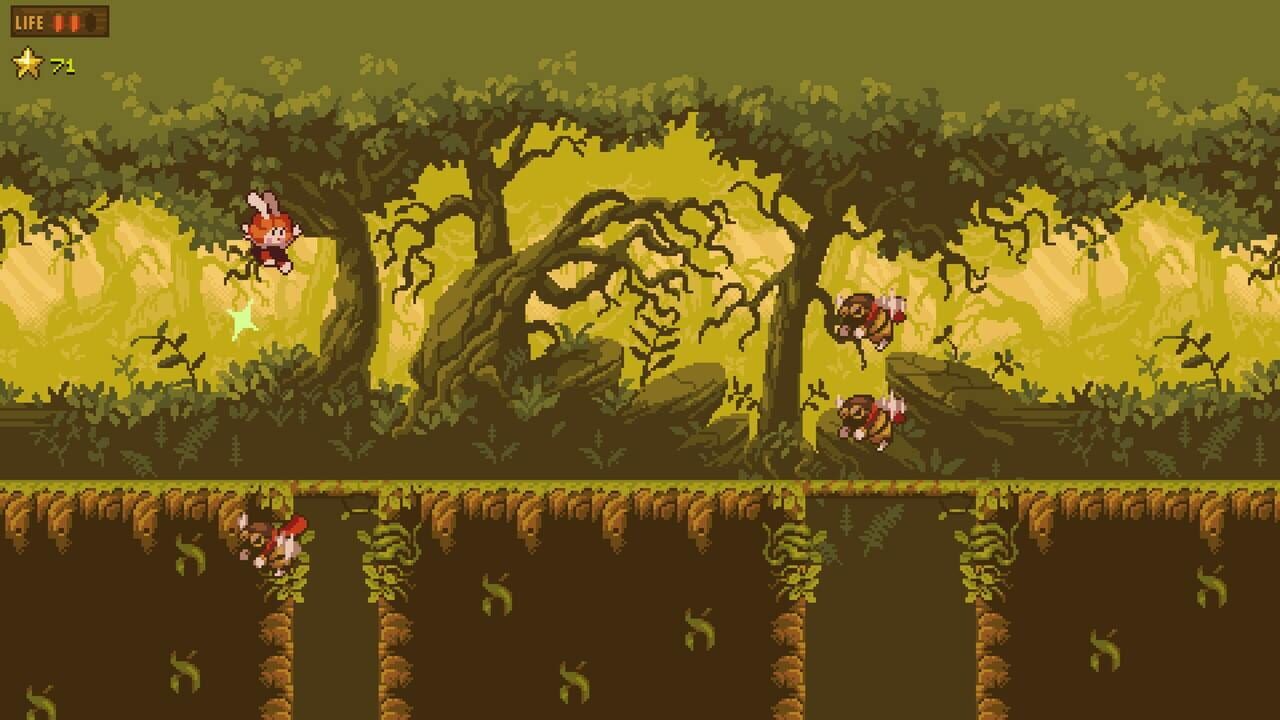
Task: Click the LIFE label text
Action: [x=30, y=22]
